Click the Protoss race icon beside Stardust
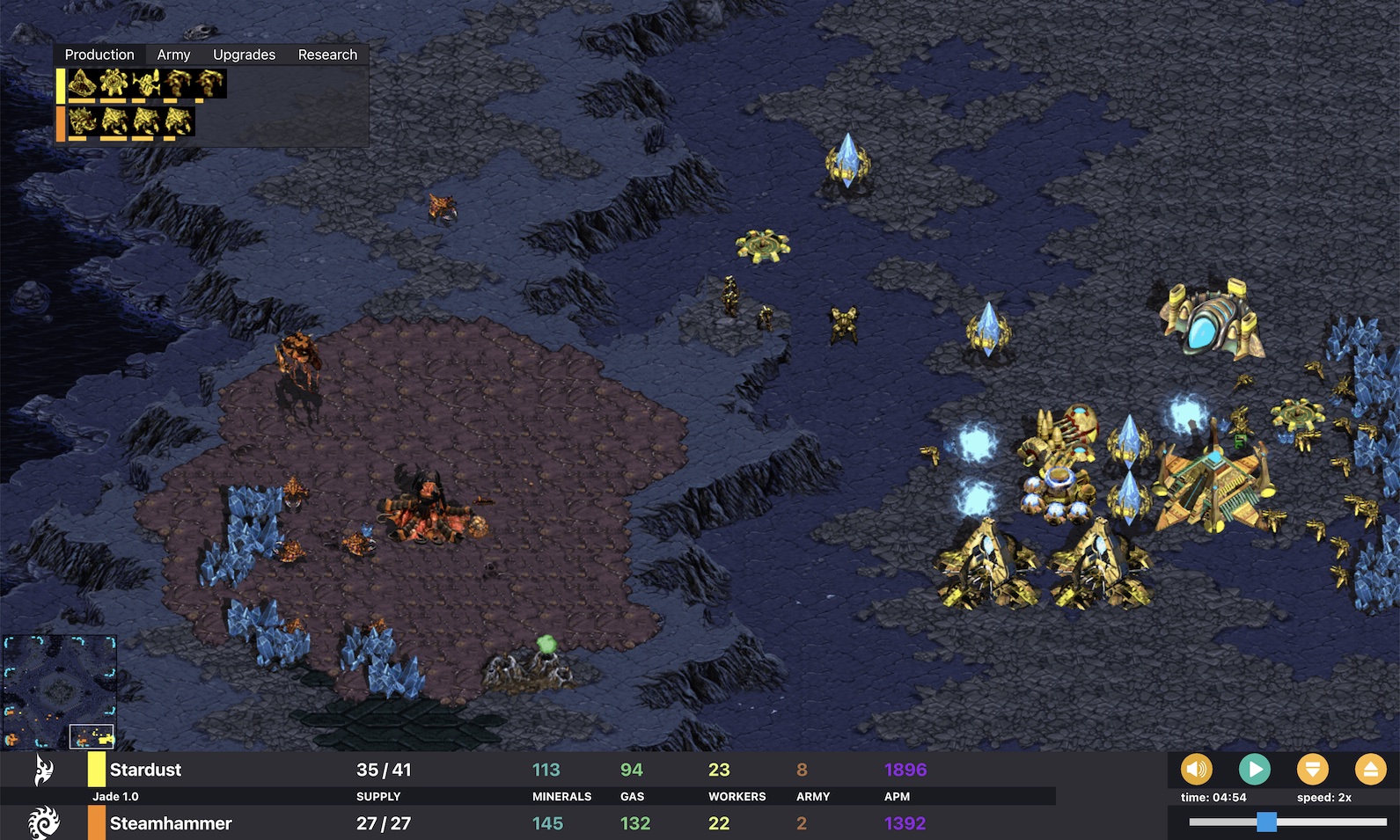The width and height of the screenshot is (1400, 840). [x=43, y=770]
